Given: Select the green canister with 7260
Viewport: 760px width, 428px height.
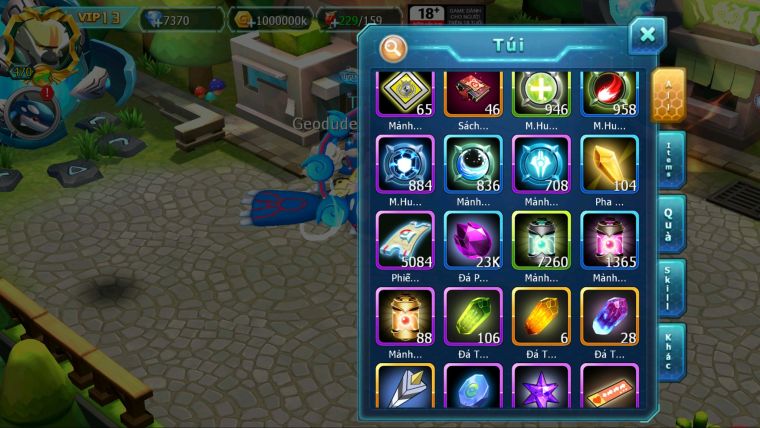Looking at the screenshot, I should pos(541,240).
